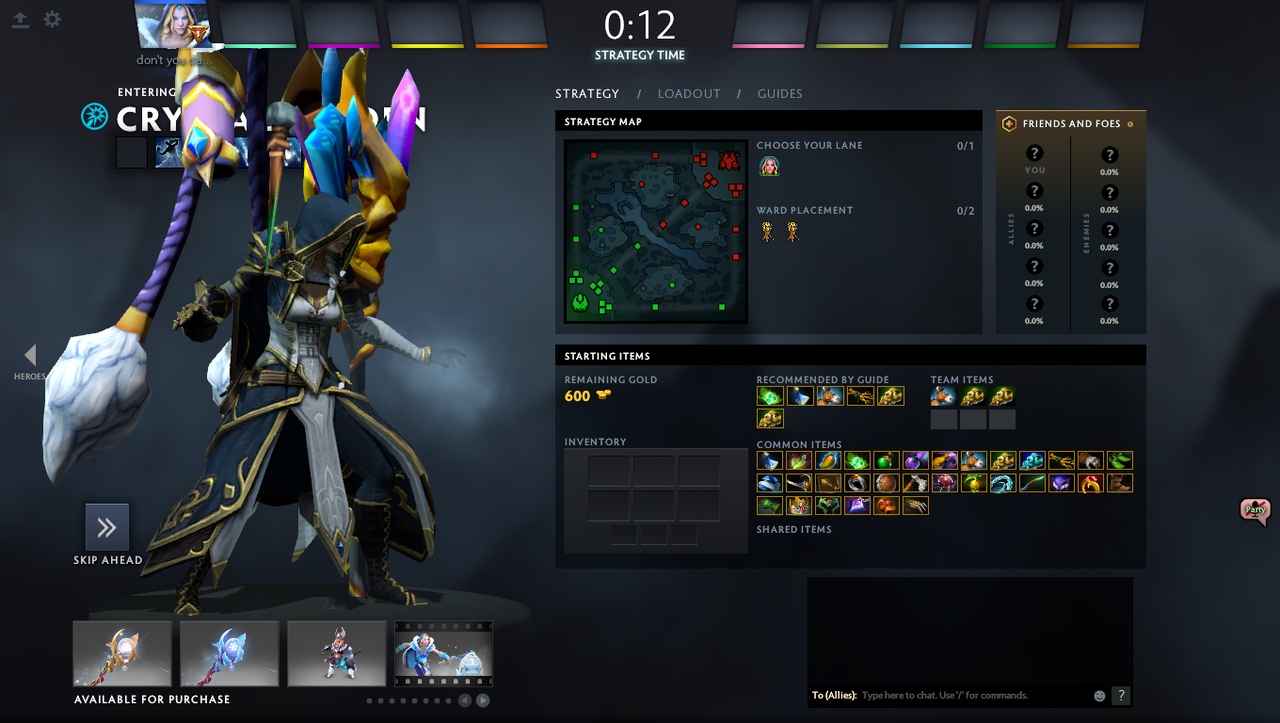Click the Crystal Maiden player portrait
Viewport: 1280px width, 723px height.
click(173, 25)
